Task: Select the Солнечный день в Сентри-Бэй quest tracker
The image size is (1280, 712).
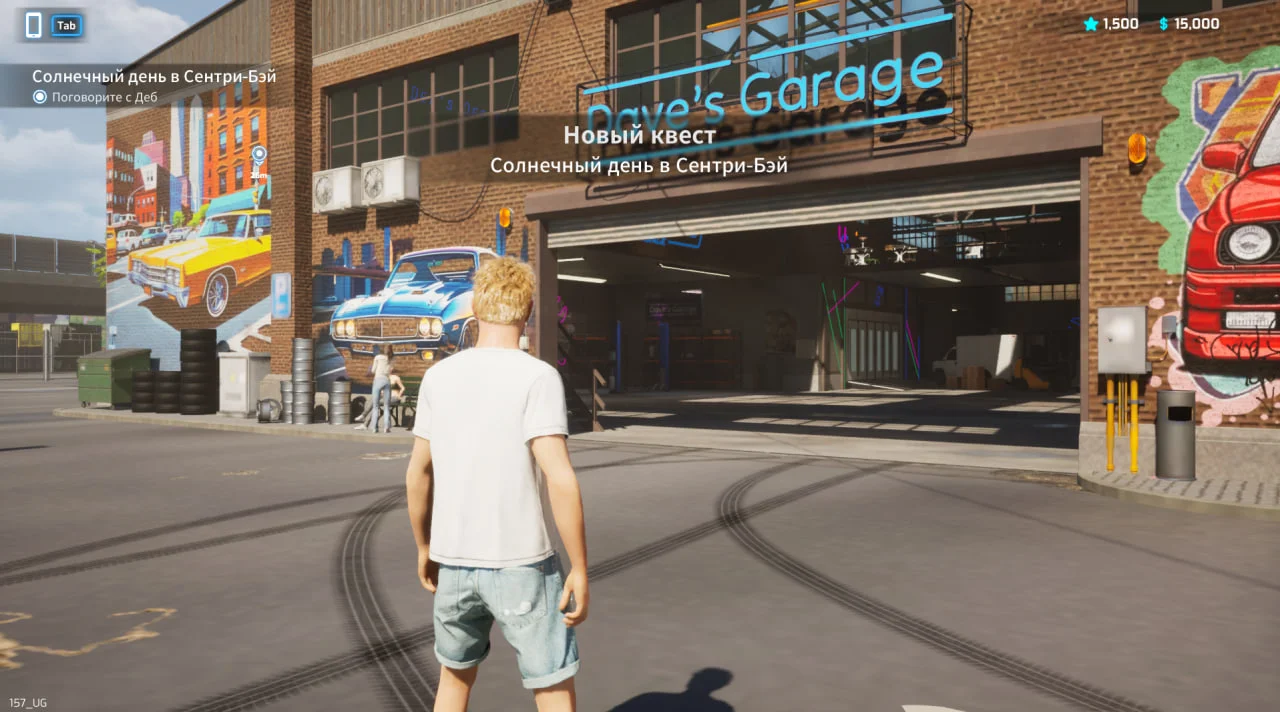Action: [x=153, y=76]
